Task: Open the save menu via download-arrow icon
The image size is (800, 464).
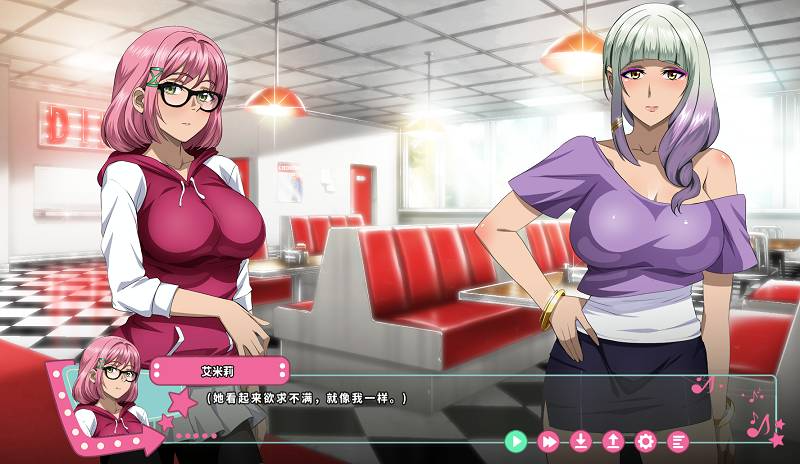Action: point(581,440)
